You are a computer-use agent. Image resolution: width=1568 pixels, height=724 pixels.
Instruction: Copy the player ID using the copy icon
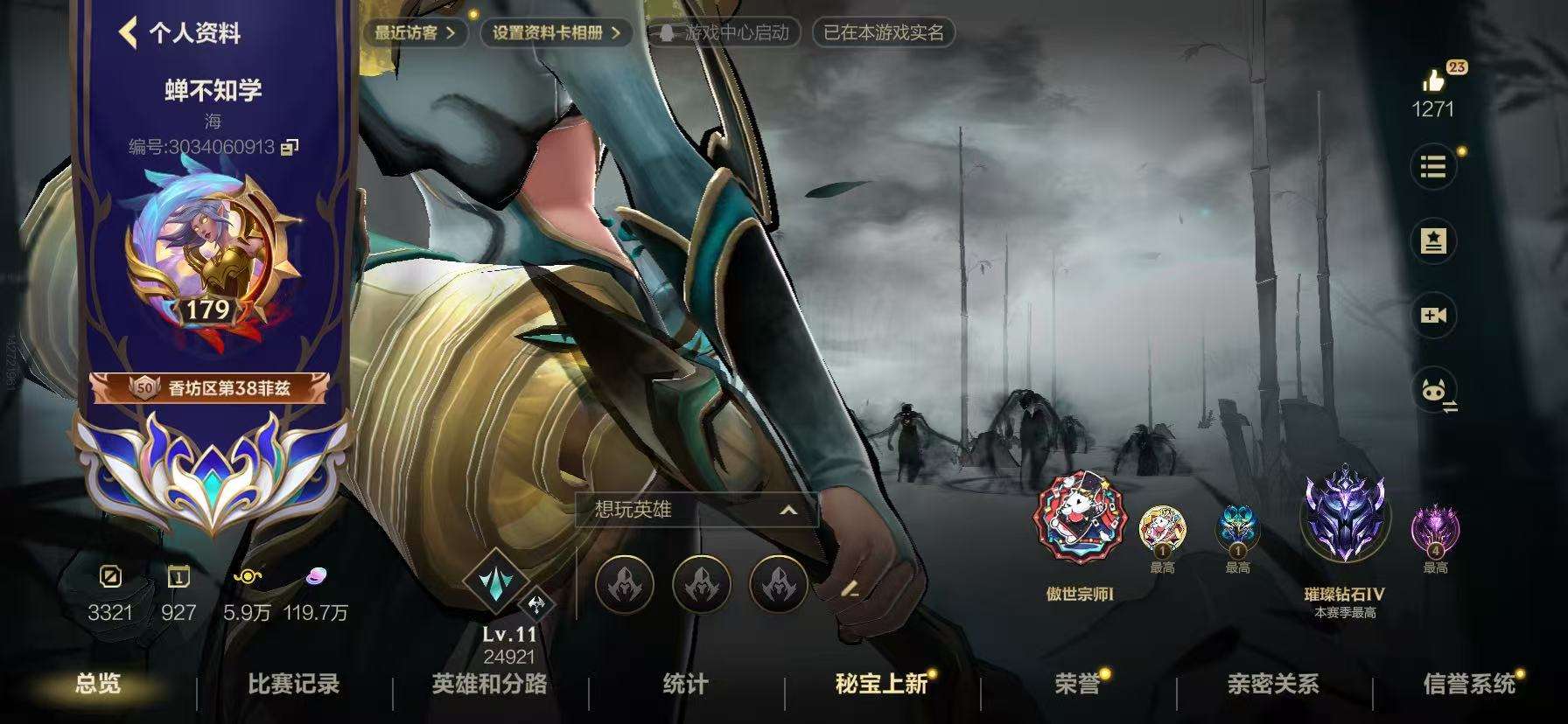tap(289, 149)
